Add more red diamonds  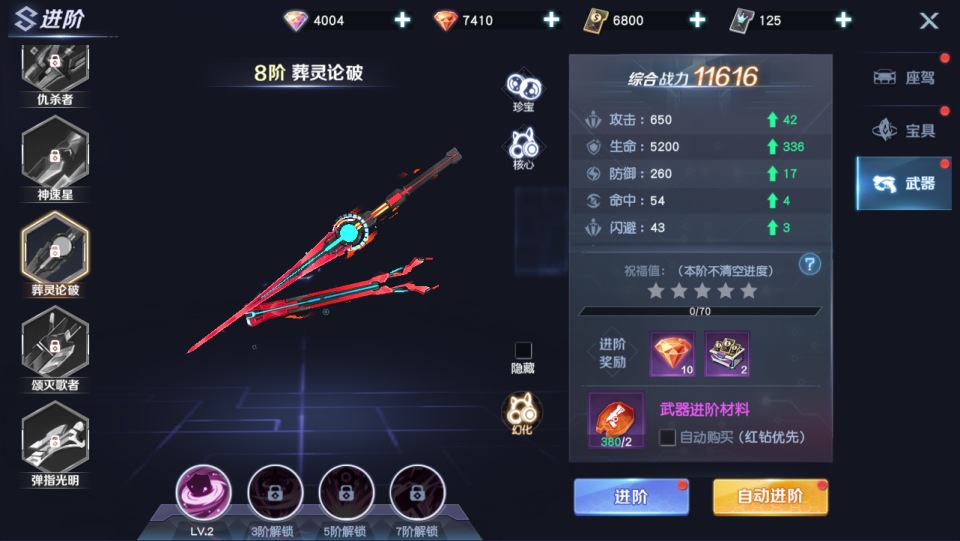551,20
